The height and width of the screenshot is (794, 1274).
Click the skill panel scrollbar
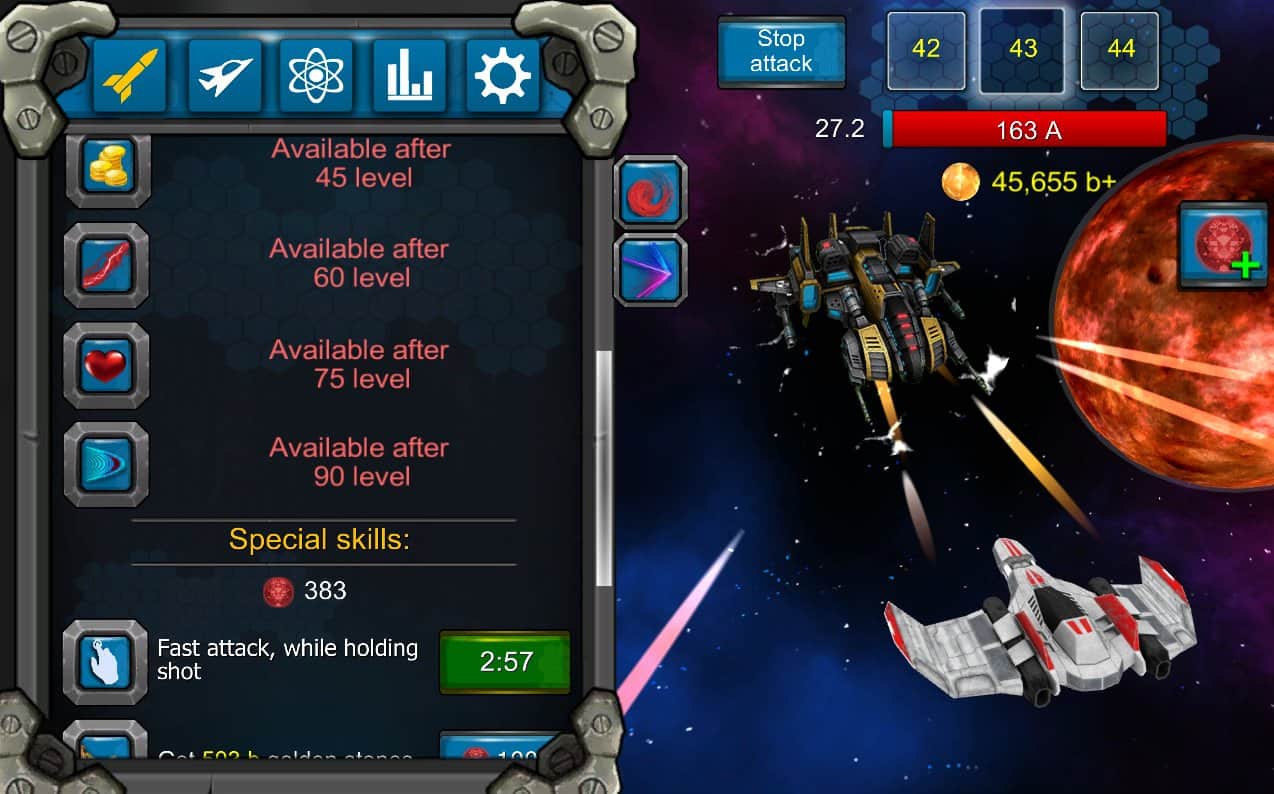click(x=604, y=468)
